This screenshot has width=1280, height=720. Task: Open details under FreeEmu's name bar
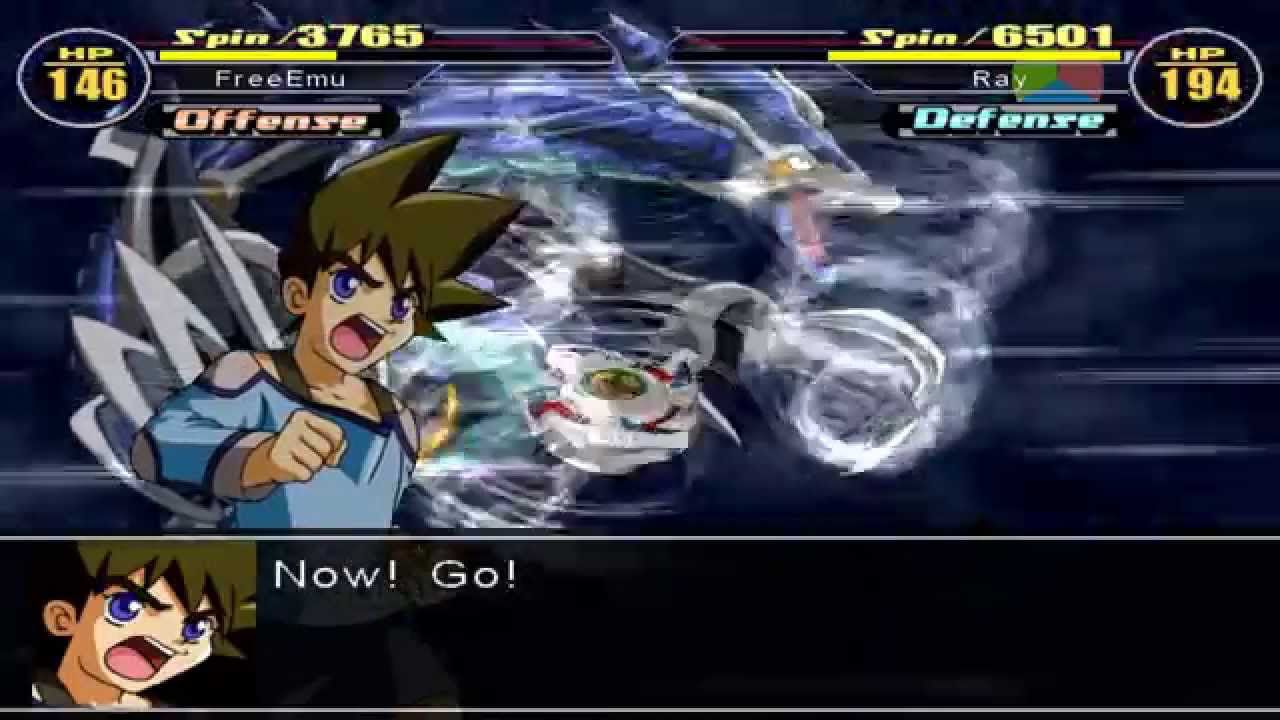tap(278, 78)
